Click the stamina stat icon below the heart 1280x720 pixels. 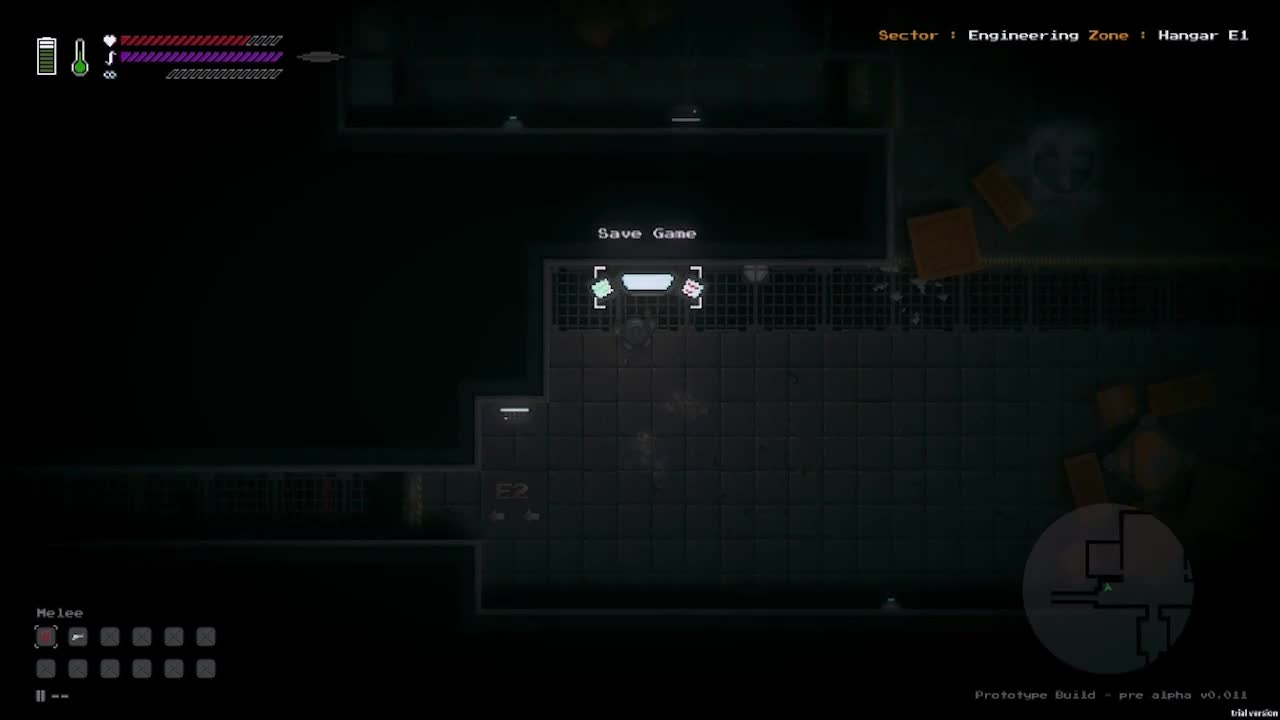pos(110,57)
